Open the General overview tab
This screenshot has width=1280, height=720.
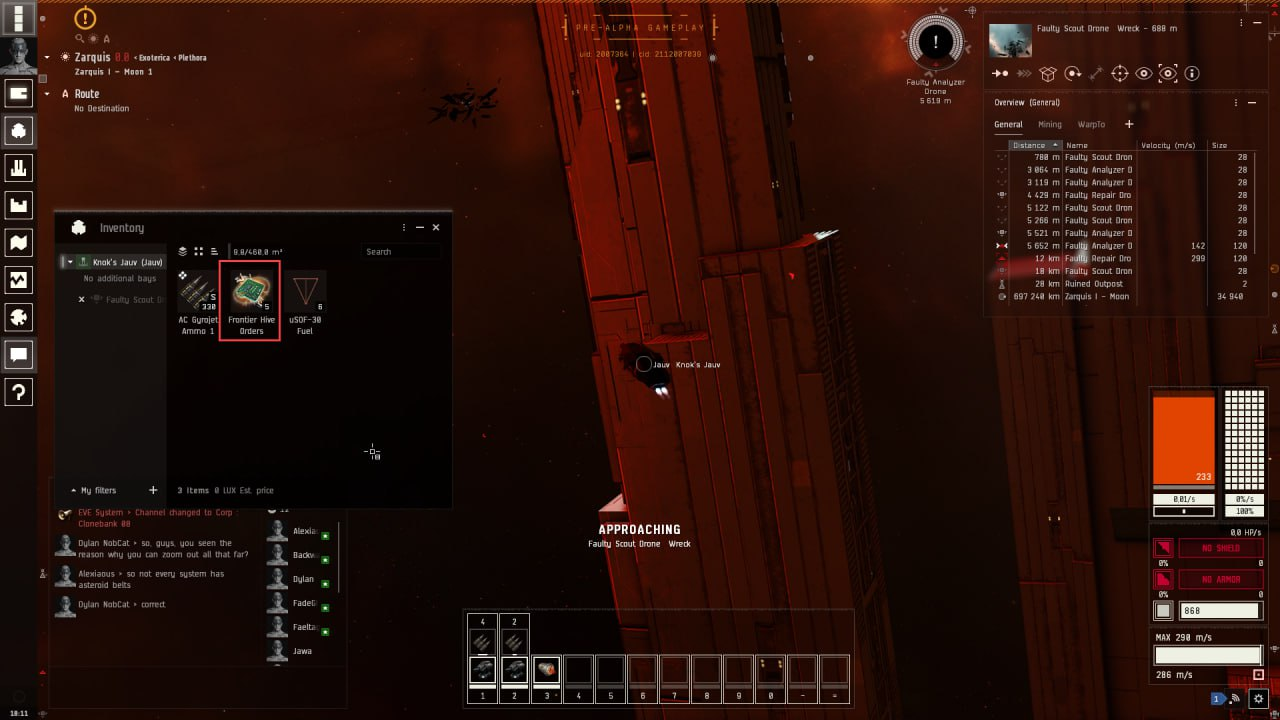(1008, 125)
